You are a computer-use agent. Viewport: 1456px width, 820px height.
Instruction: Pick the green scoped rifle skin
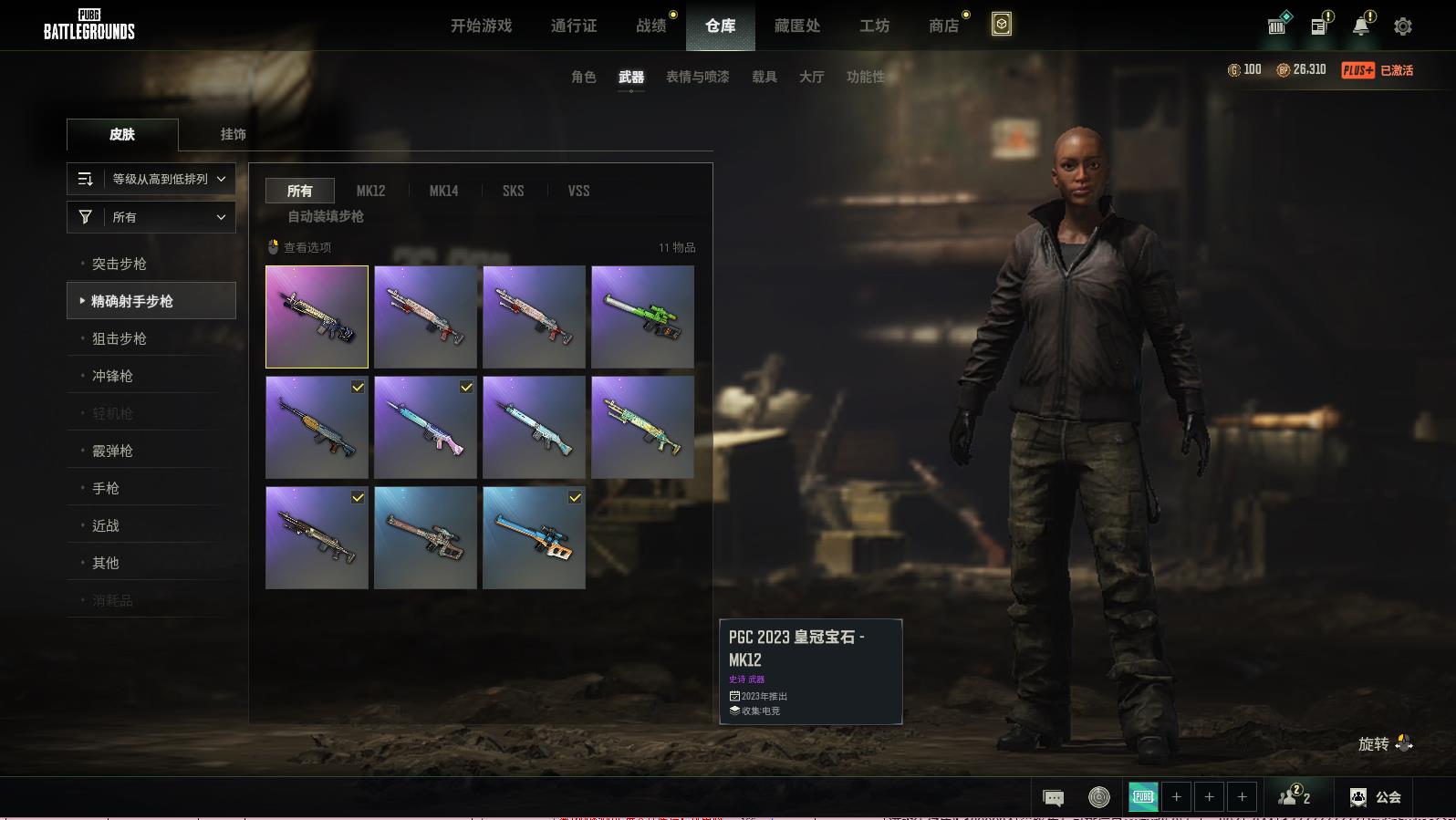(642, 317)
